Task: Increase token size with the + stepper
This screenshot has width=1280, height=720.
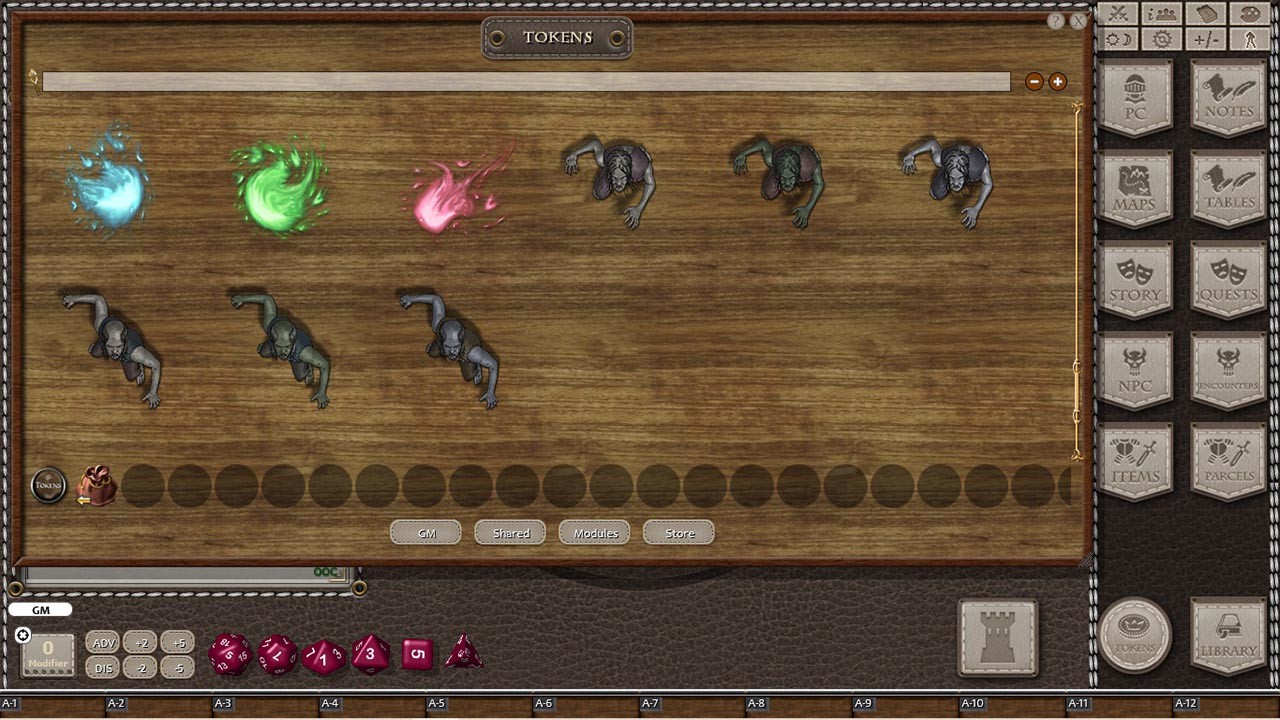Action: (1058, 81)
